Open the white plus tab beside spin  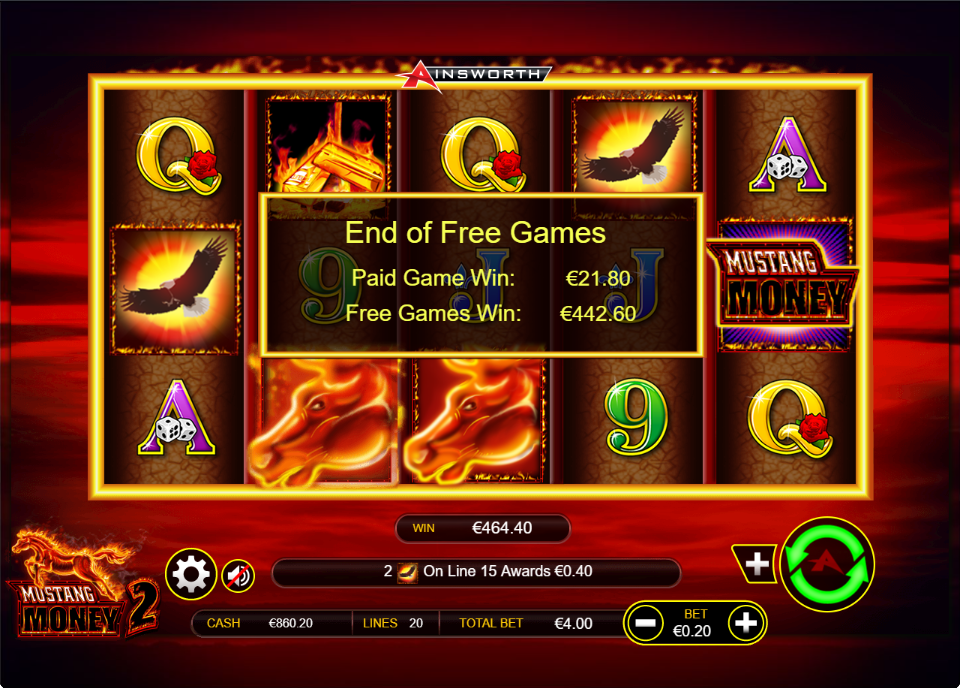coord(758,564)
